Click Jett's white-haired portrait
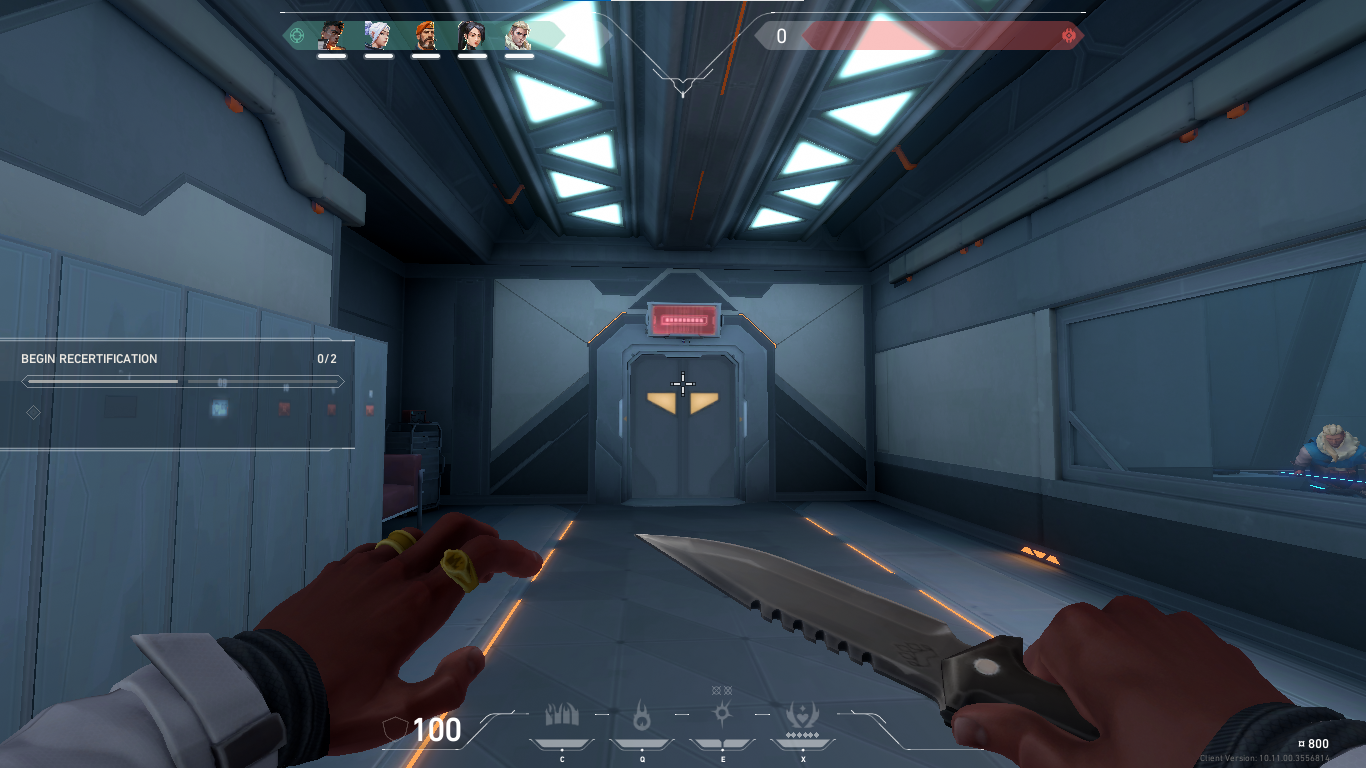Screen dimensions: 1366x768 379,36
